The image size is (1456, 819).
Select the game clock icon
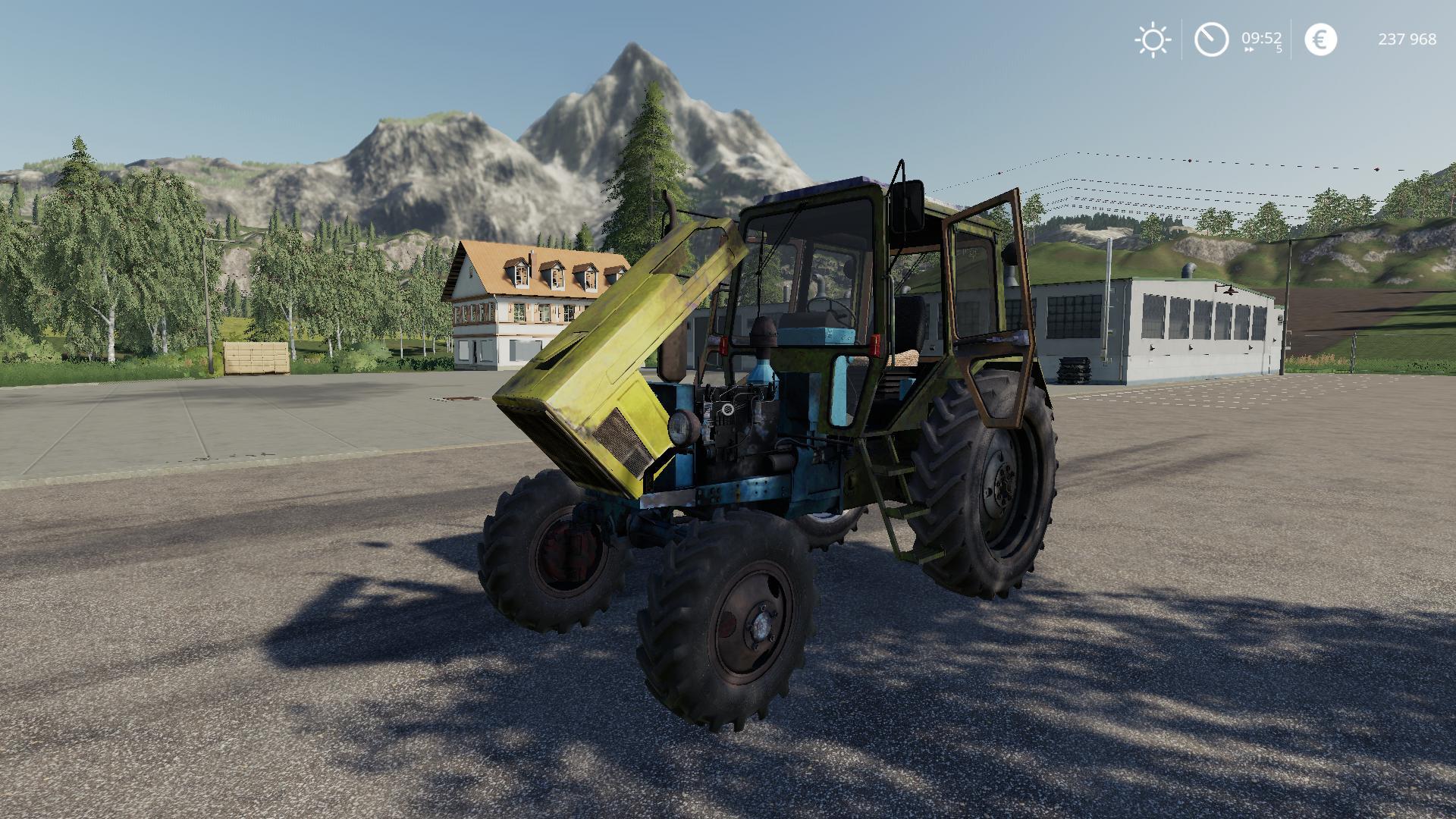tap(1211, 39)
